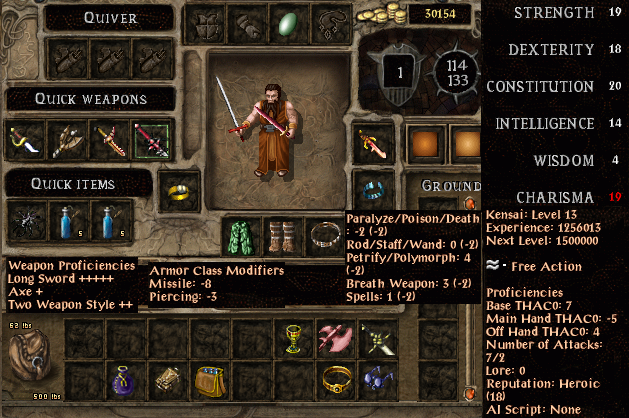Select the highlighted red sword quick weapon

coord(151,141)
